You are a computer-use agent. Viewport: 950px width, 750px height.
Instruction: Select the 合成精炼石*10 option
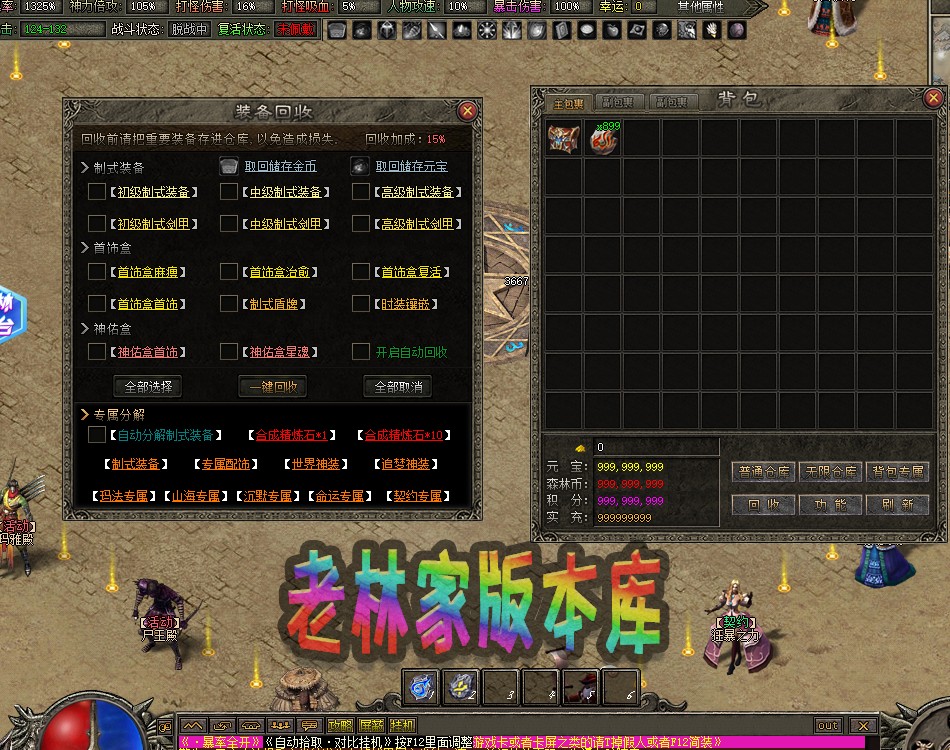point(403,435)
